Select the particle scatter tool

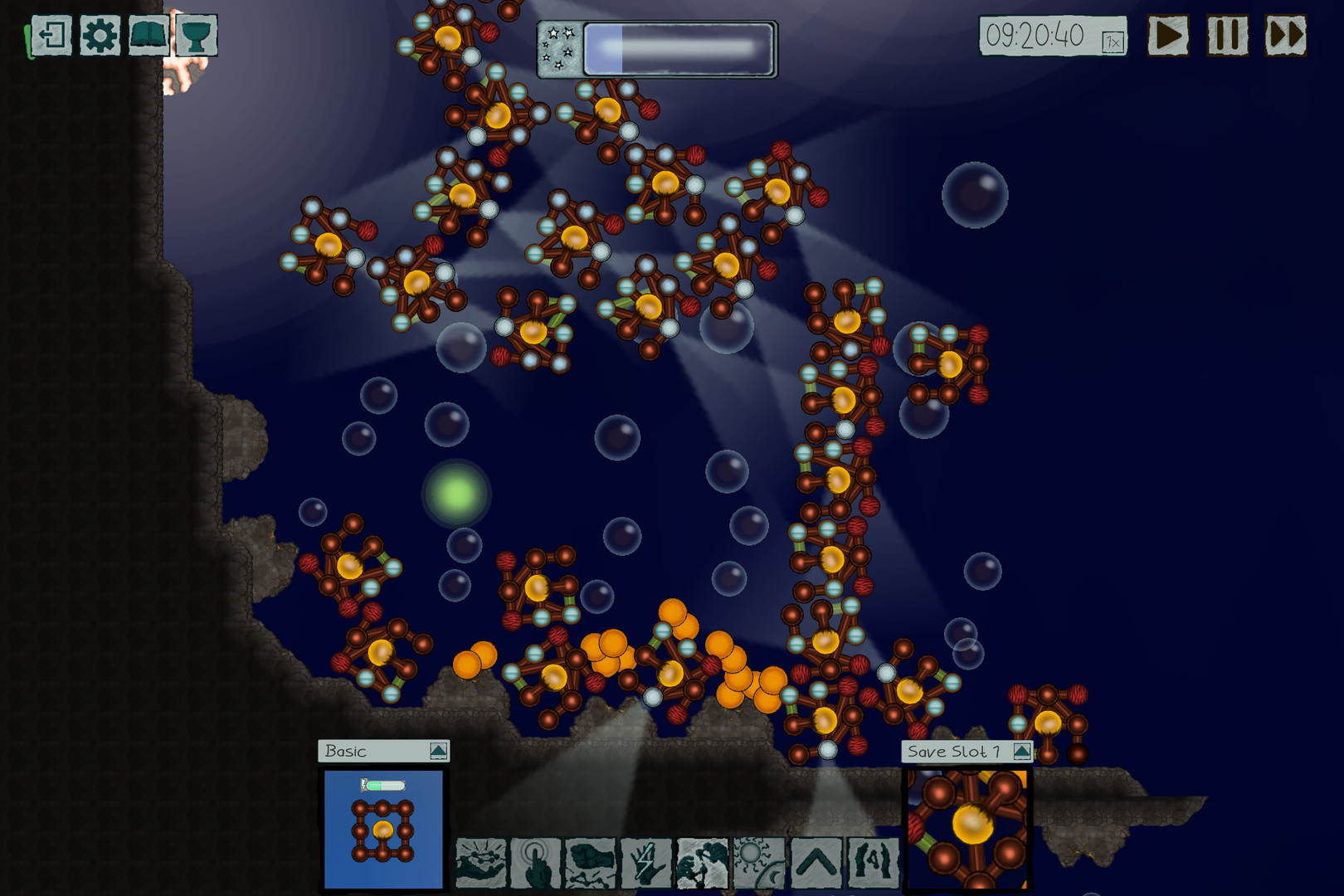tap(481, 867)
